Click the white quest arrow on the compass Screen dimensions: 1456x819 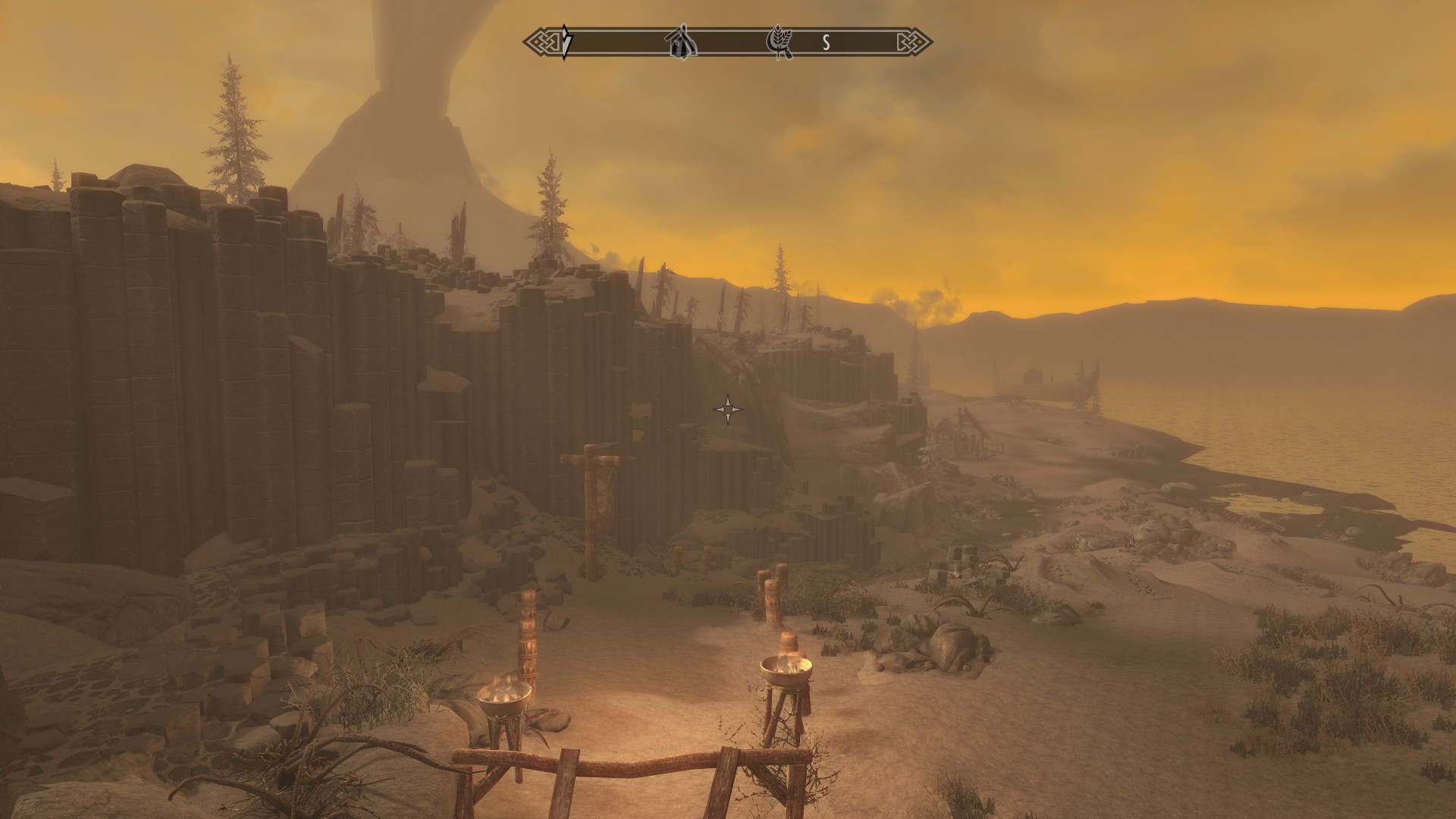pyautogui.click(x=566, y=42)
